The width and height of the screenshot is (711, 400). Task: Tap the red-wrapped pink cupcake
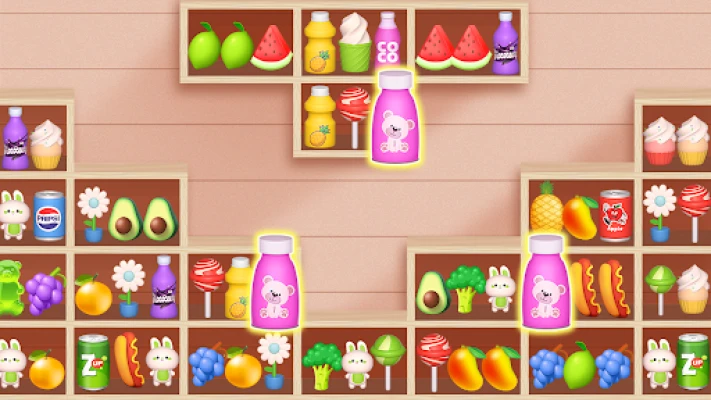point(659,141)
